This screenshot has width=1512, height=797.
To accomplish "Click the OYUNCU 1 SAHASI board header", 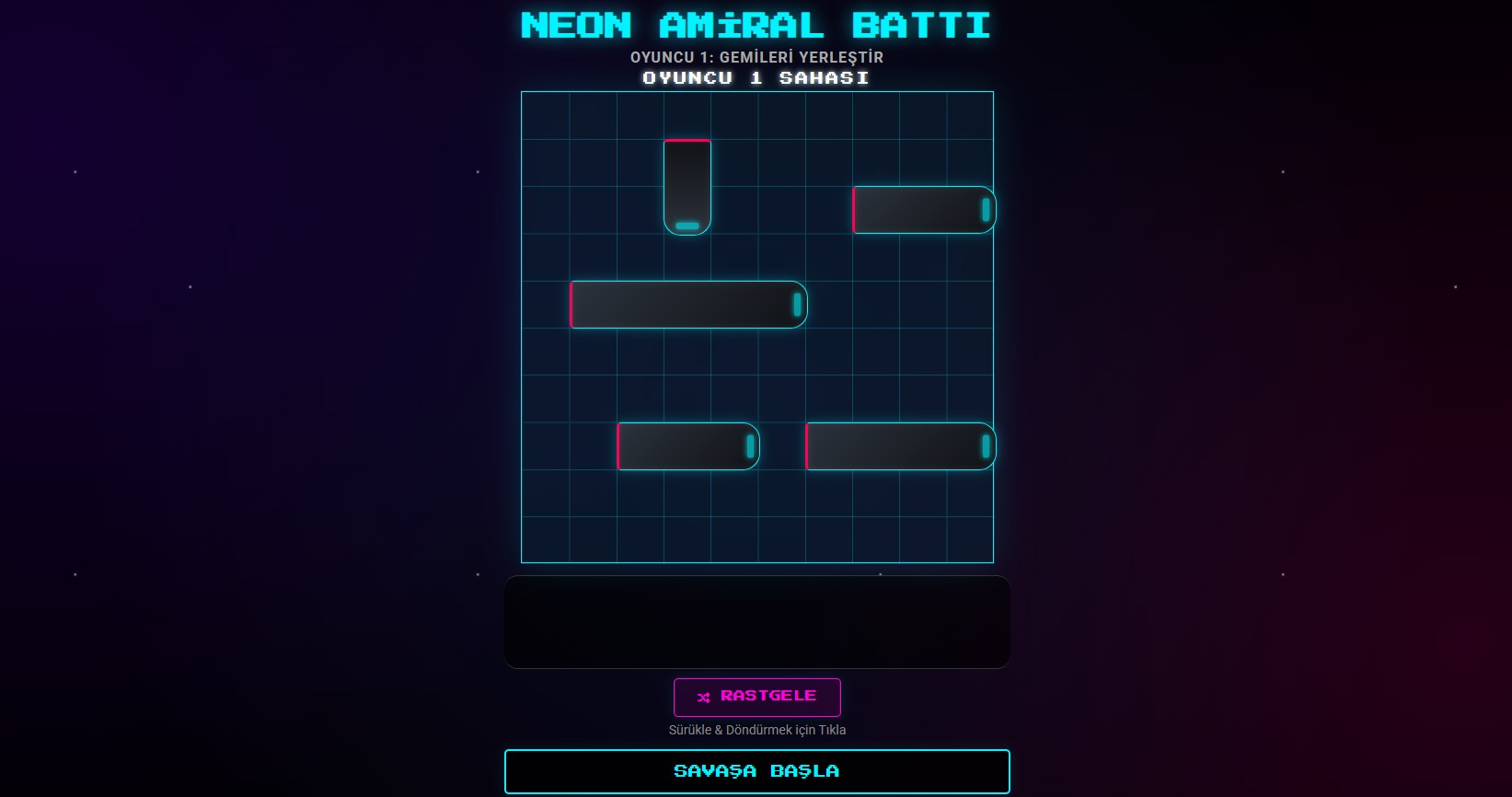I will pyautogui.click(x=756, y=78).
